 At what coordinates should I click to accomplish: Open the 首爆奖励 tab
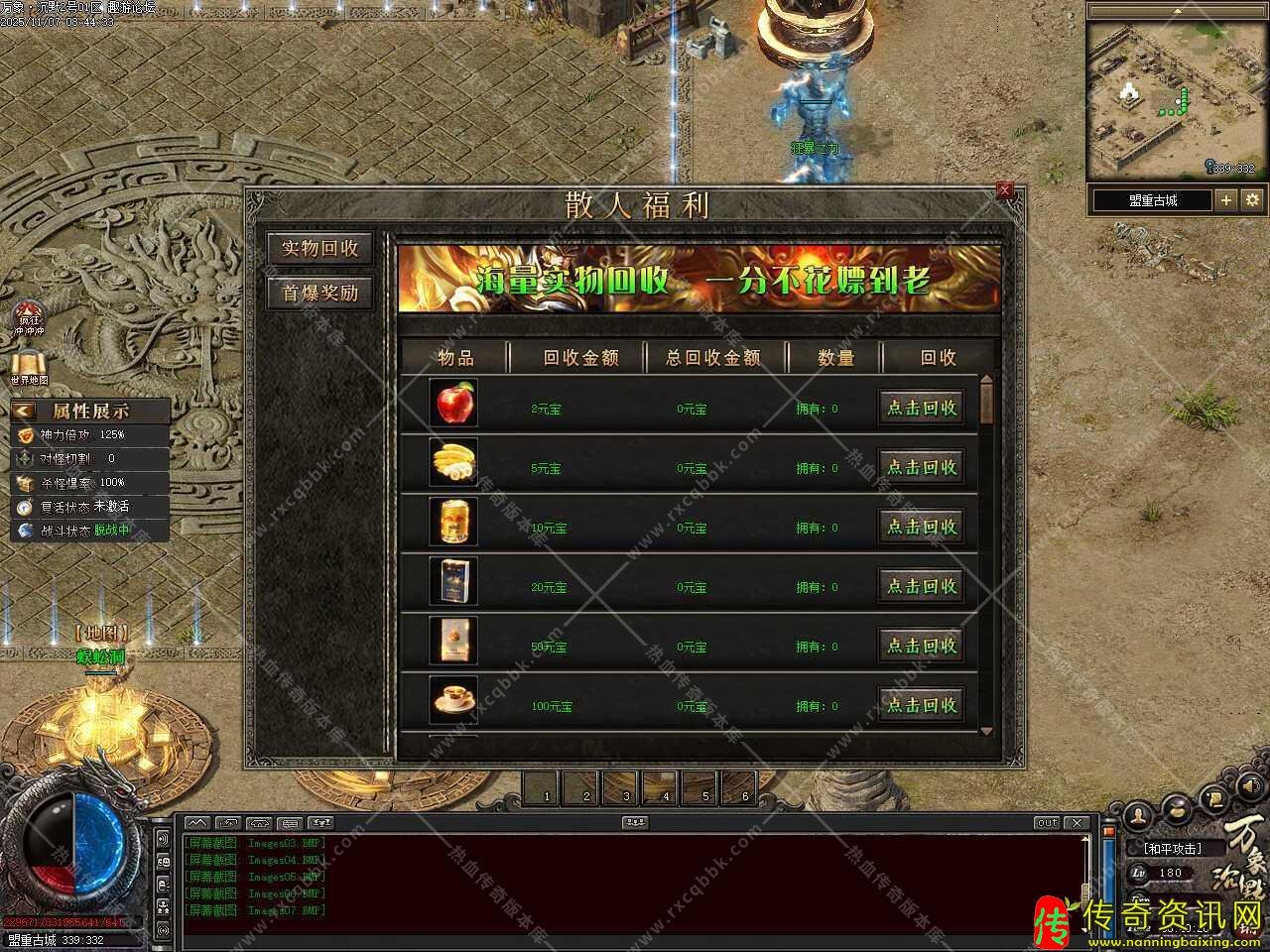coord(319,293)
